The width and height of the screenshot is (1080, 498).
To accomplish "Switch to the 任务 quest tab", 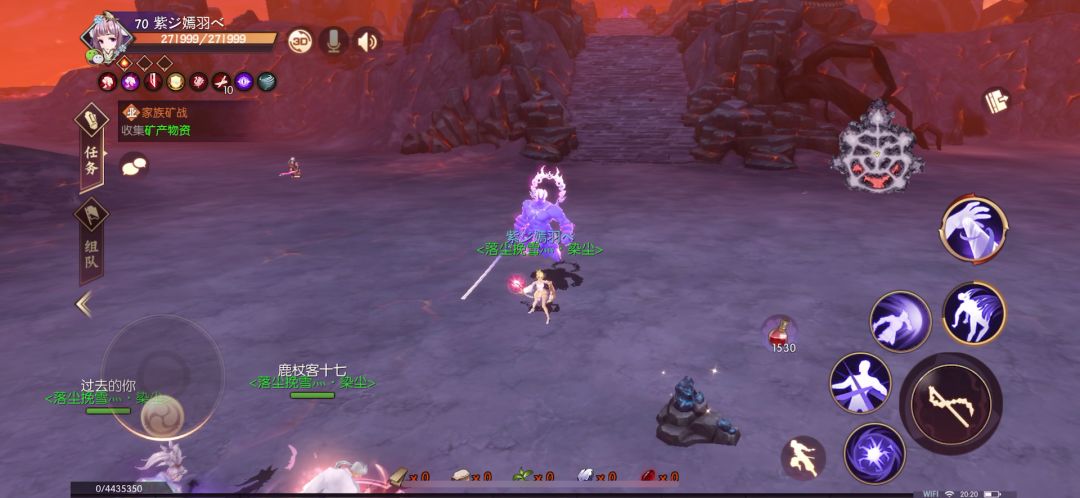I will [x=91, y=149].
